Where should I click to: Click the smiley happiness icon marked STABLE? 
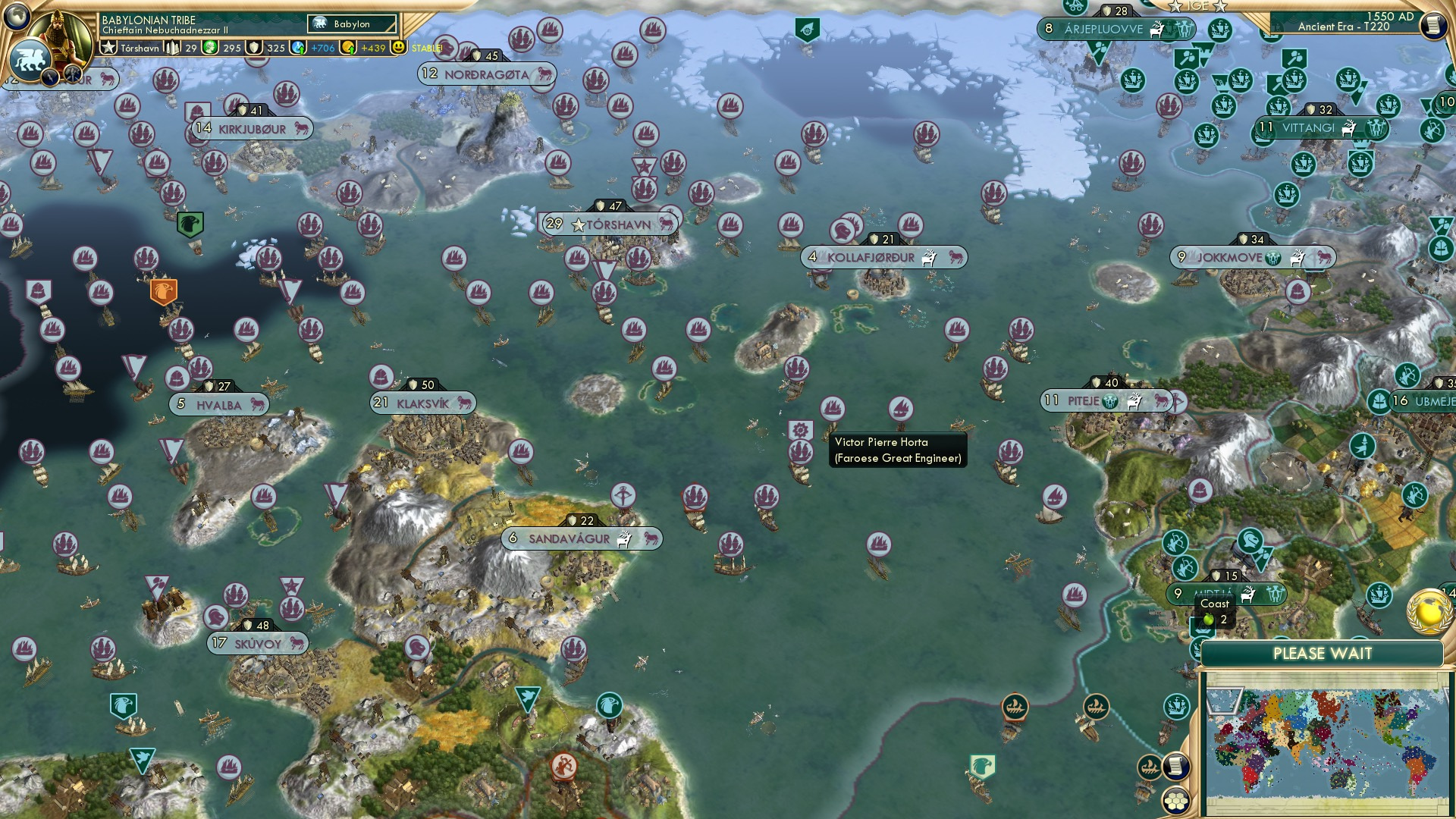(x=398, y=47)
